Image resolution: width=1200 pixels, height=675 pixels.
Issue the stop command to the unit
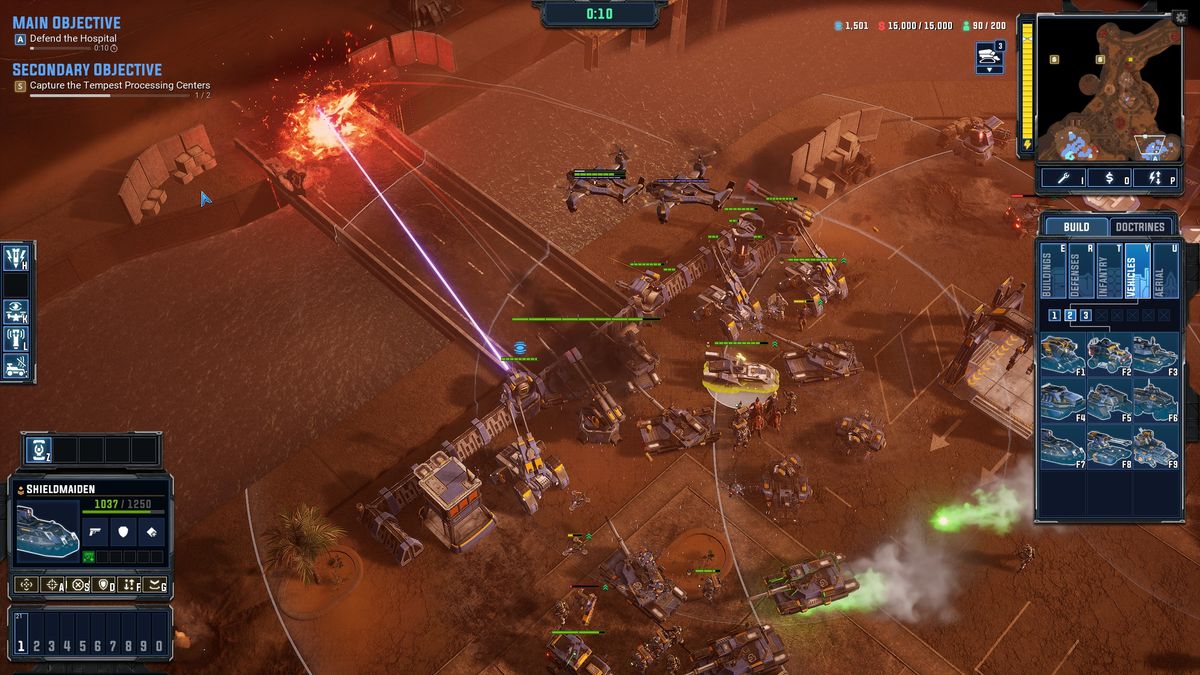tap(78, 584)
